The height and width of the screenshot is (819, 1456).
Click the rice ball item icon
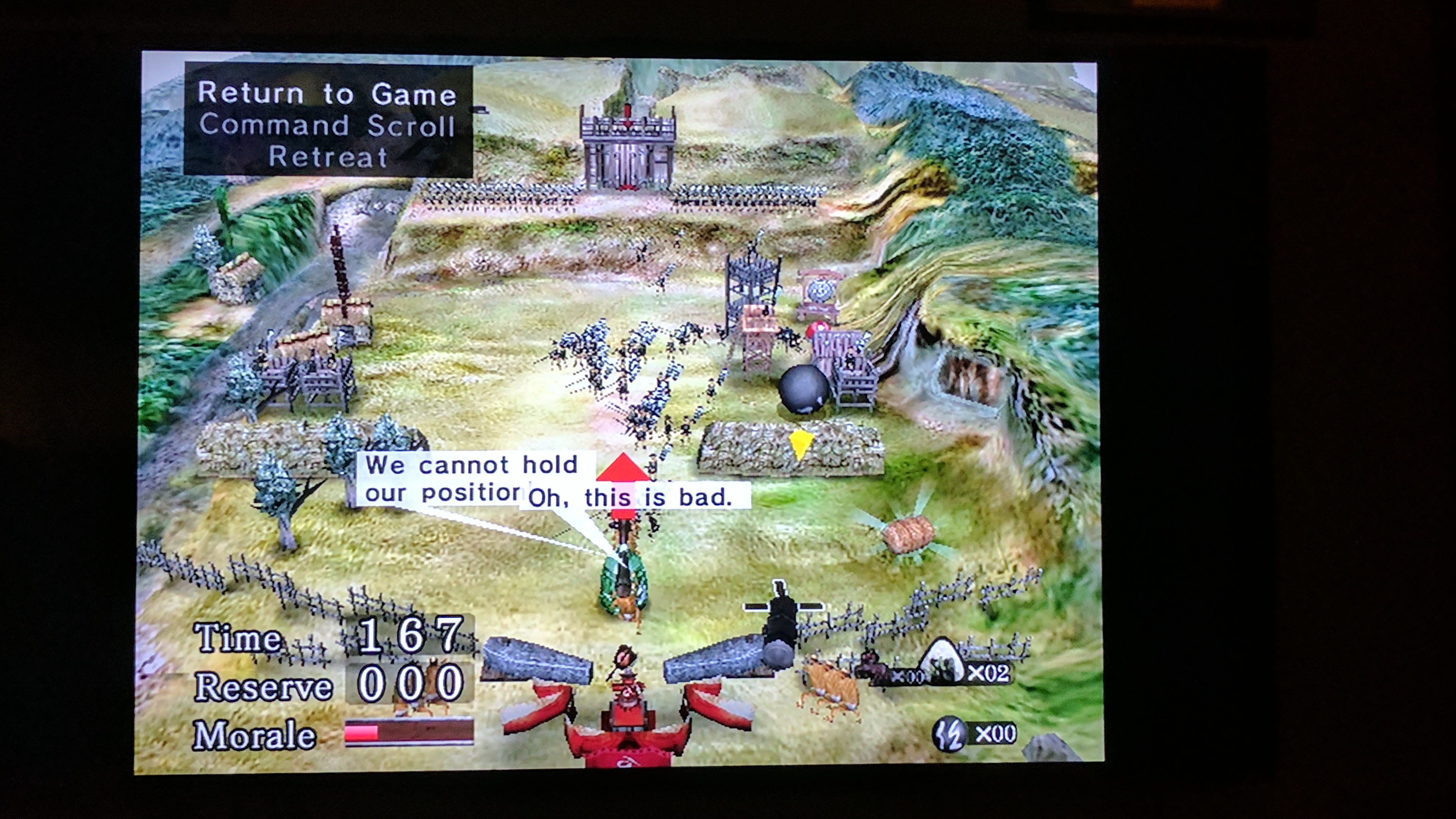942,661
